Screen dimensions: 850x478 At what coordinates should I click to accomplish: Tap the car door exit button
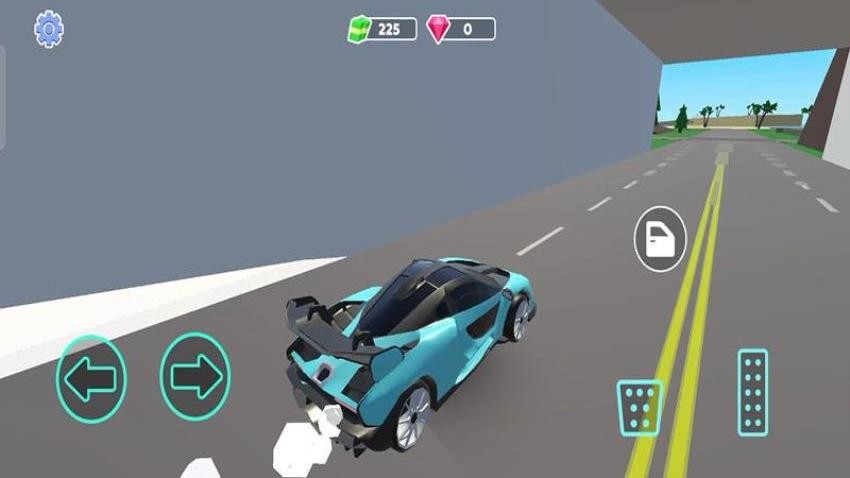pos(660,241)
